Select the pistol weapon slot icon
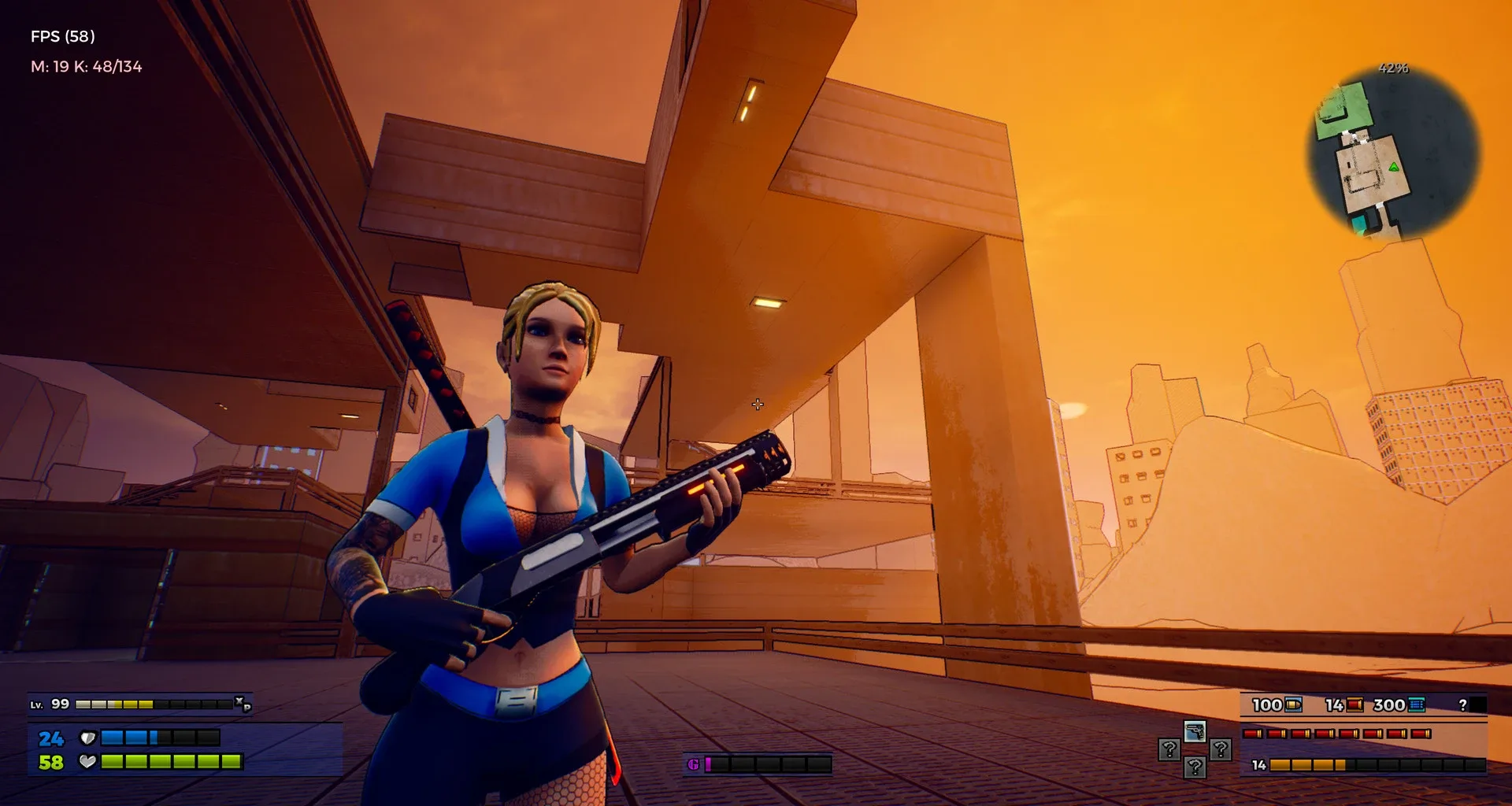This screenshot has height=806, width=1512. point(1195,731)
